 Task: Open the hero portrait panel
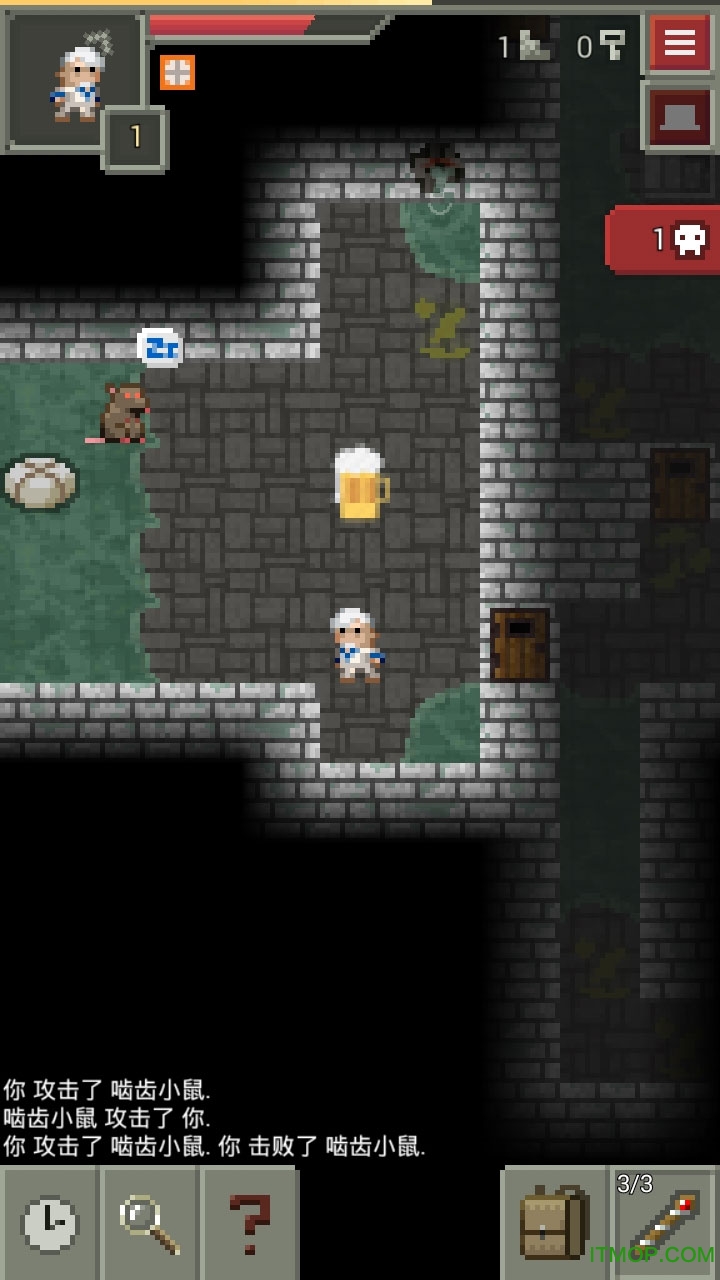pos(75,80)
